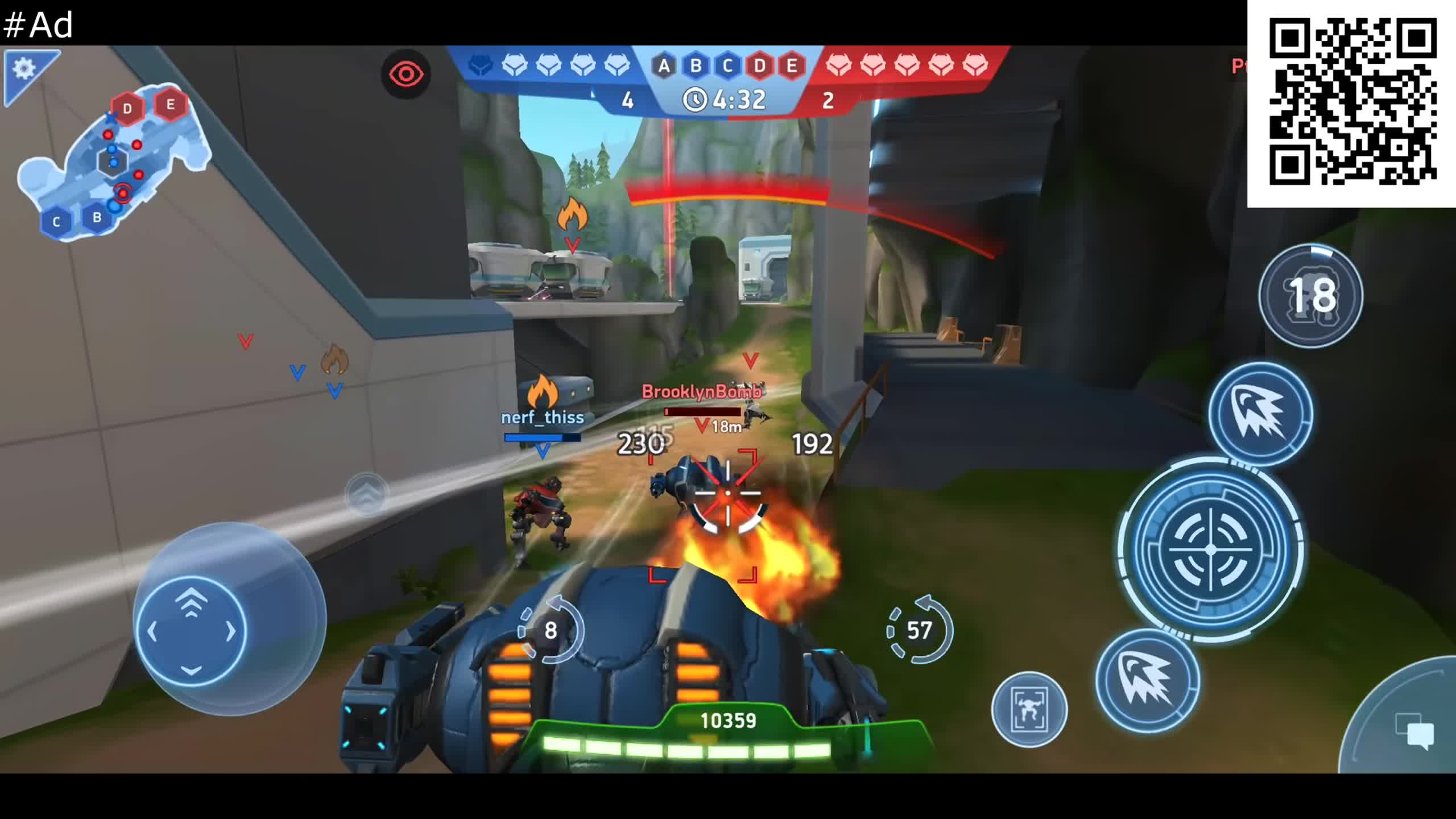Viewport: 1456px width, 819px height.
Task: Click the QR code overlay
Action: pos(1352,102)
